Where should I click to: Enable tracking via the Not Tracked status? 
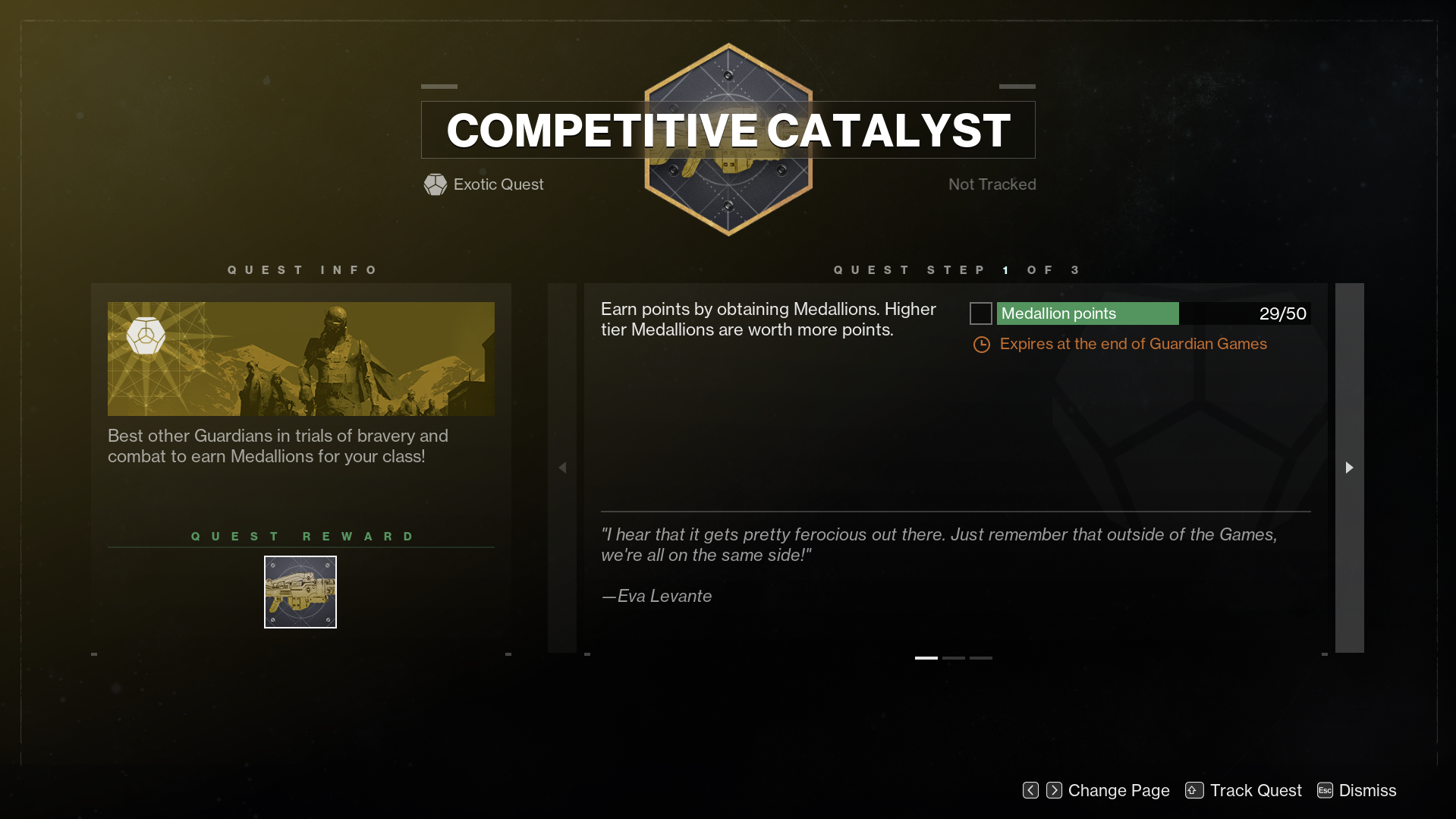992,184
